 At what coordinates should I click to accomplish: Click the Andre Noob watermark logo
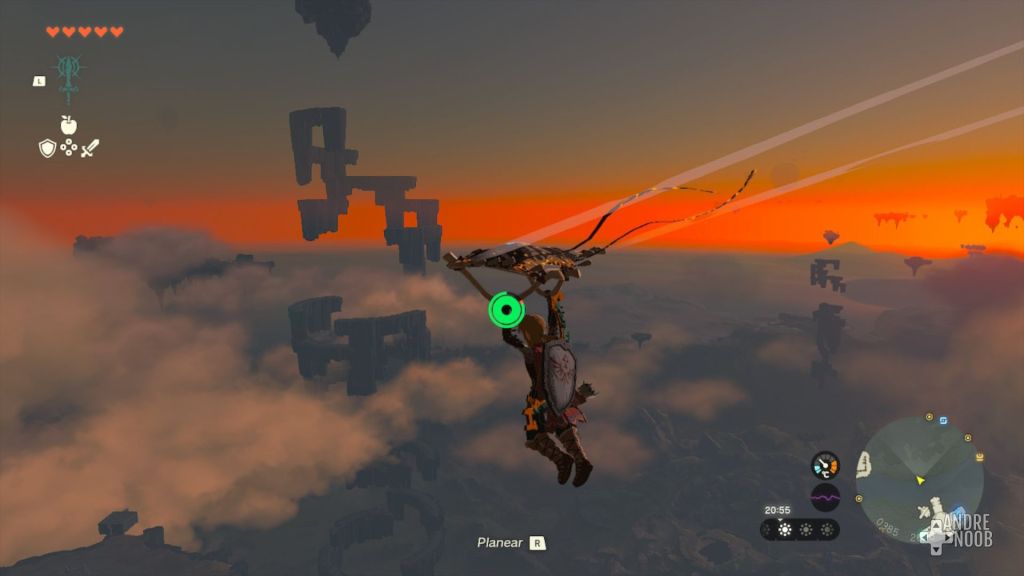960,530
